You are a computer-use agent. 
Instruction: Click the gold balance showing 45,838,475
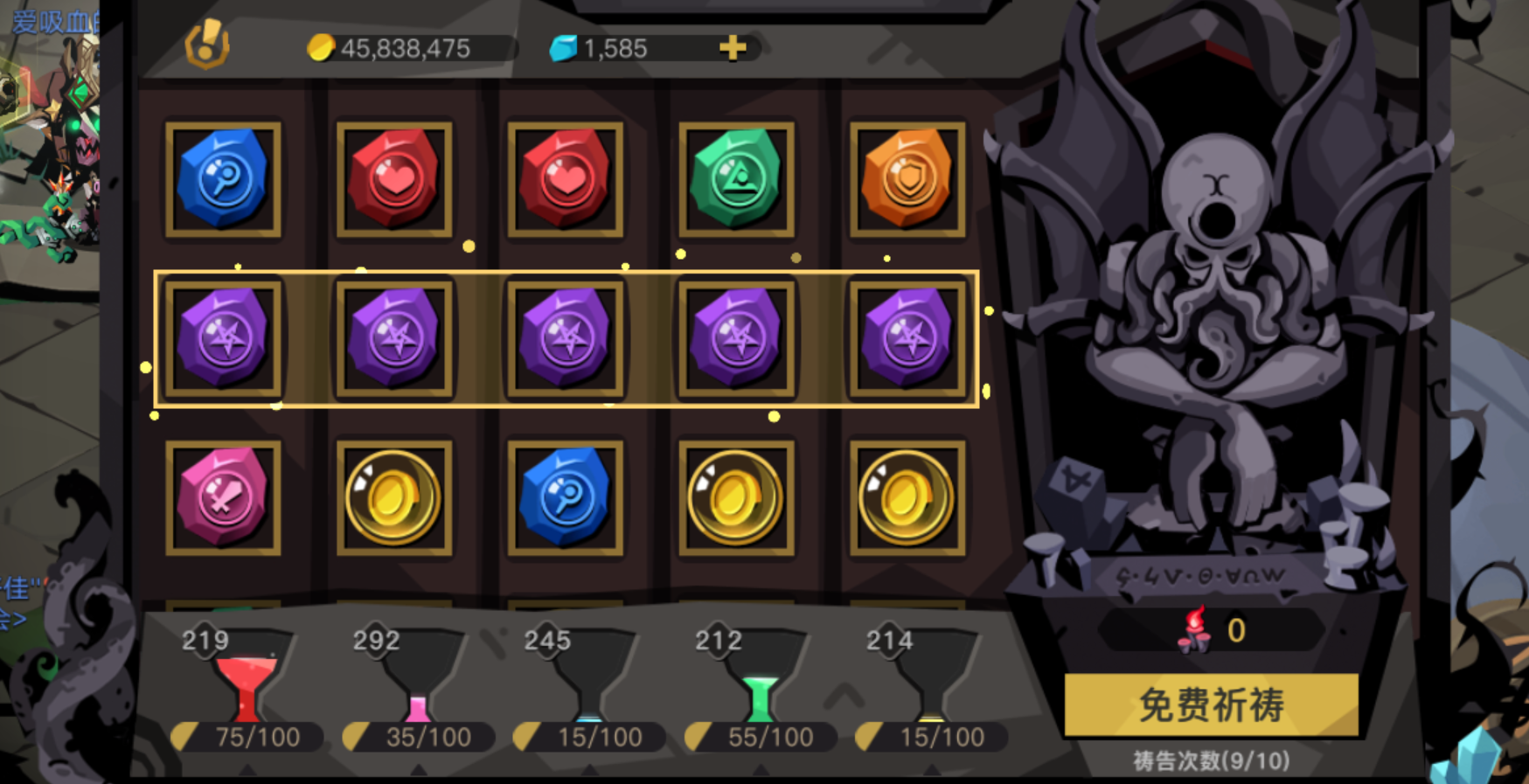point(407,48)
